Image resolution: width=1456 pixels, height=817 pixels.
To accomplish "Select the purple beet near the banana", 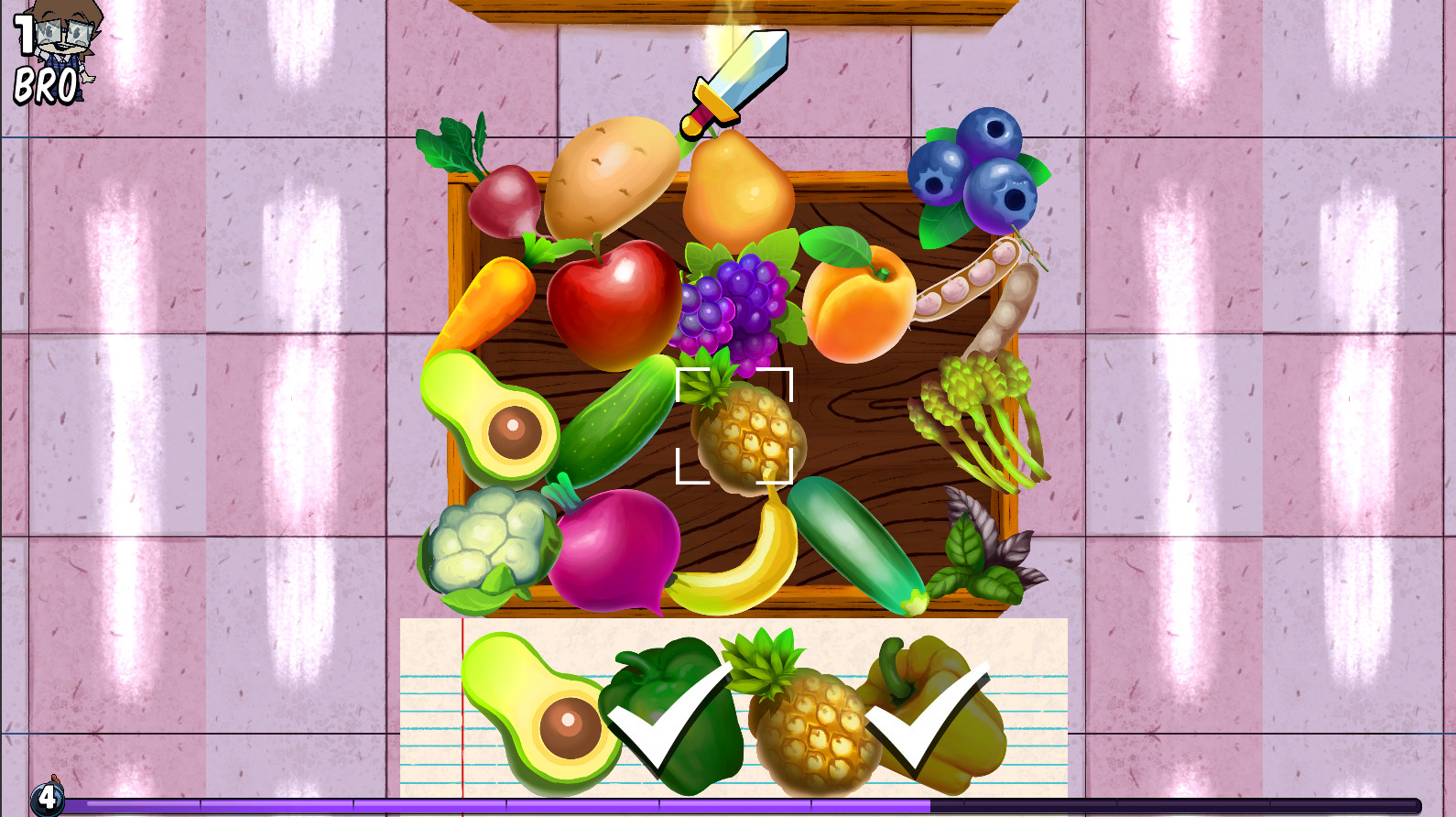I will pos(614,550).
